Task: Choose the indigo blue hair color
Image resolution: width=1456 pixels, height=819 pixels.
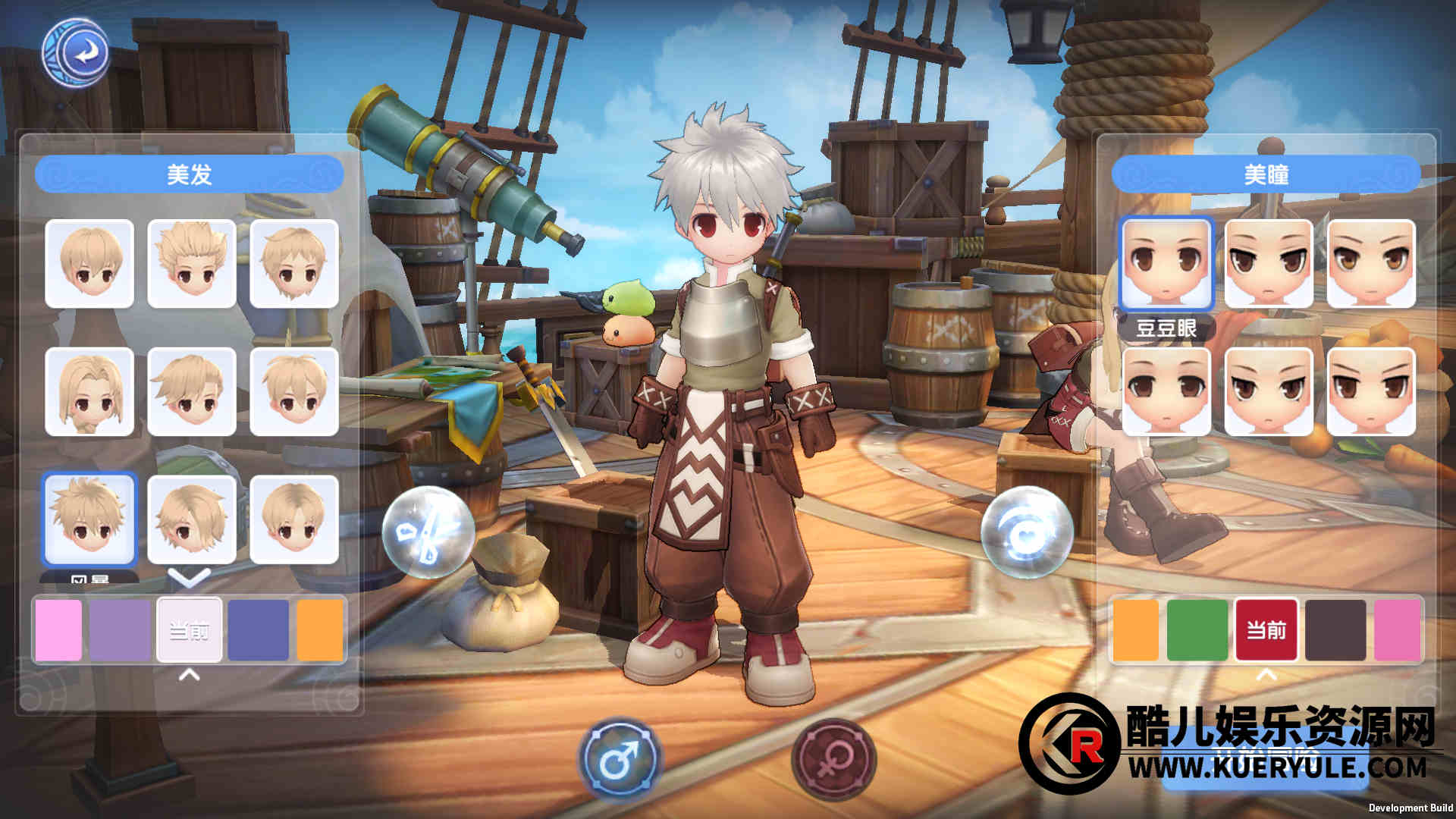Action: (x=258, y=630)
